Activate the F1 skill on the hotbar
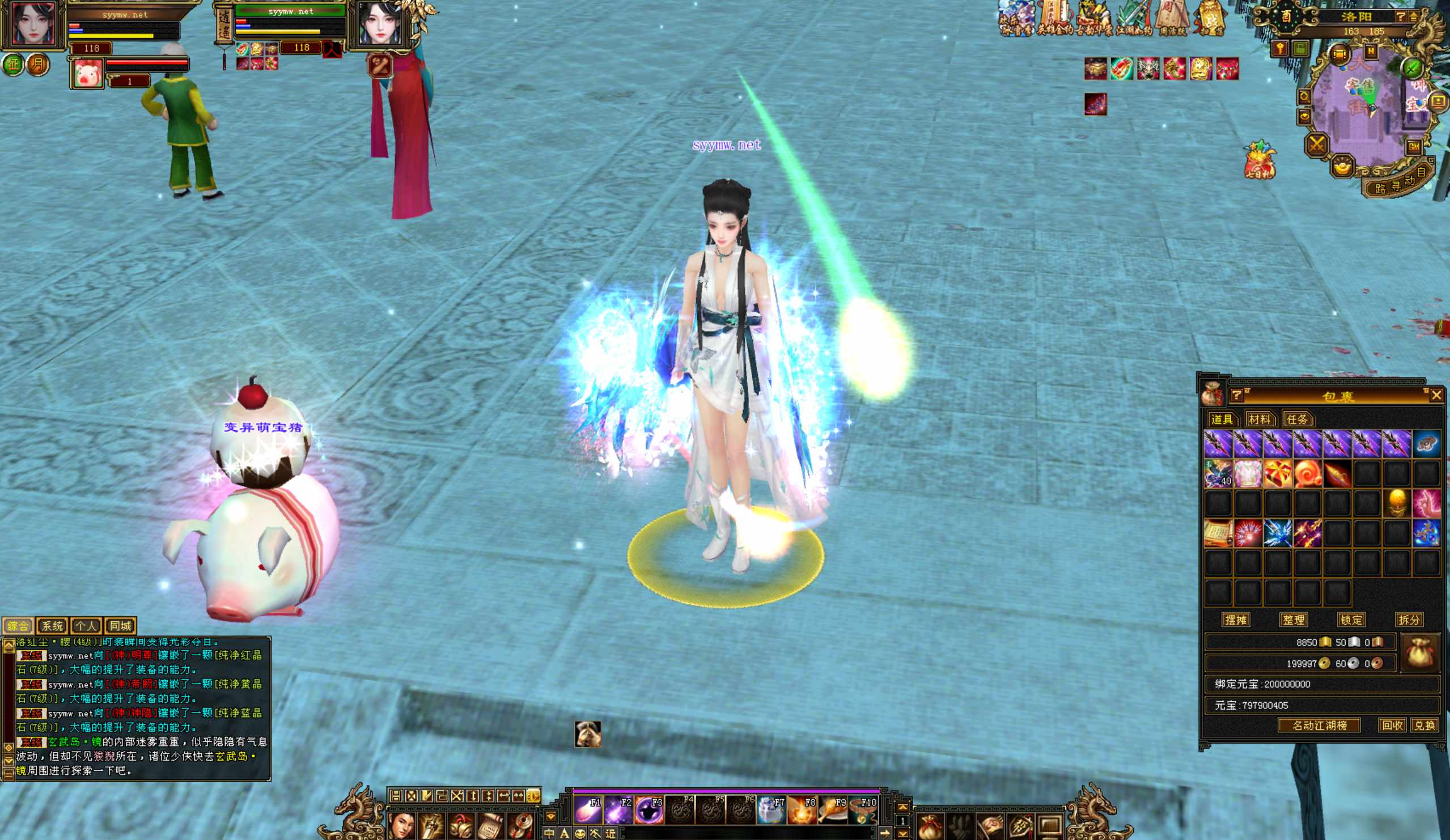The height and width of the screenshot is (840, 1450). coord(588,809)
